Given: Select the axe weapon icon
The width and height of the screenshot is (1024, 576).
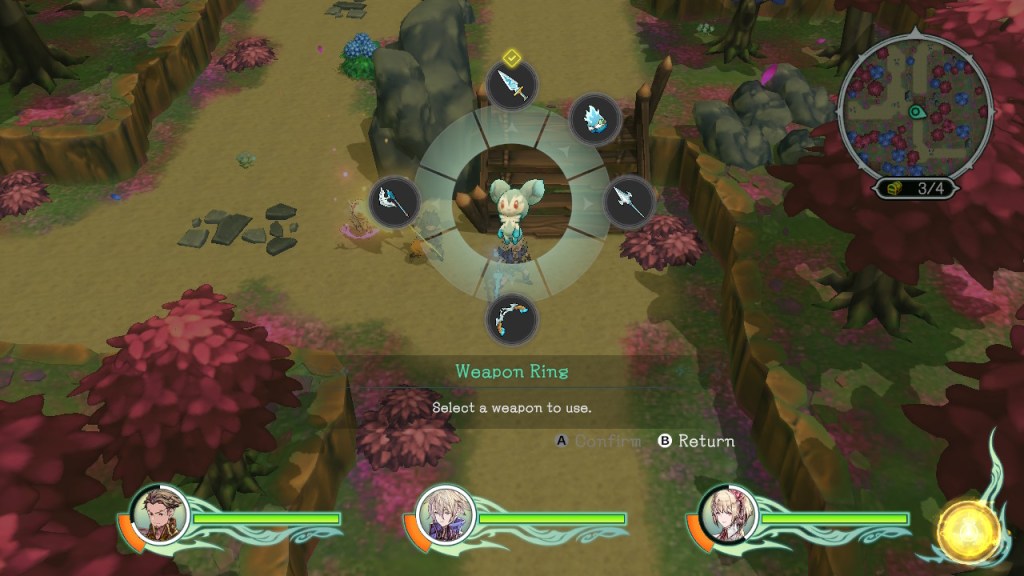Looking at the screenshot, I should point(394,203).
